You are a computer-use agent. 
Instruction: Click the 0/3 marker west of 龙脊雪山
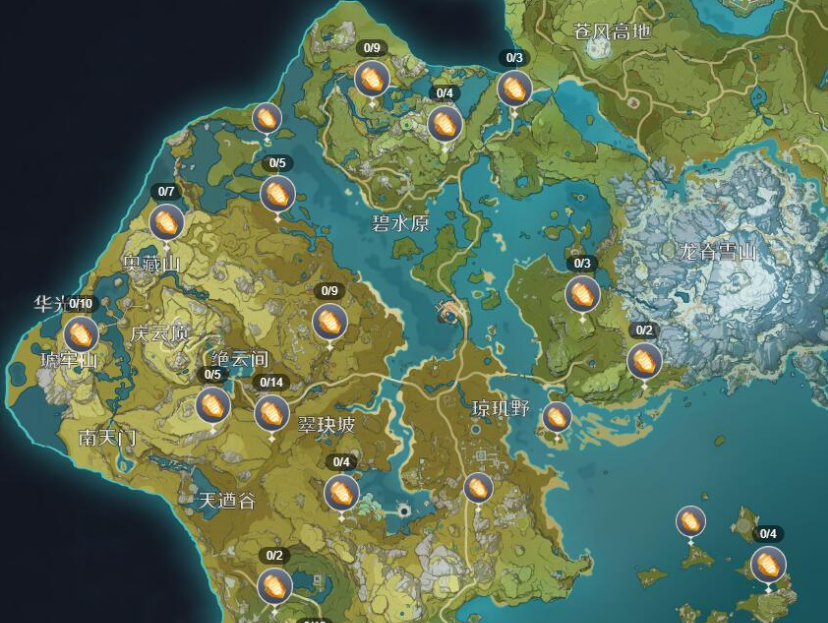tap(582, 294)
